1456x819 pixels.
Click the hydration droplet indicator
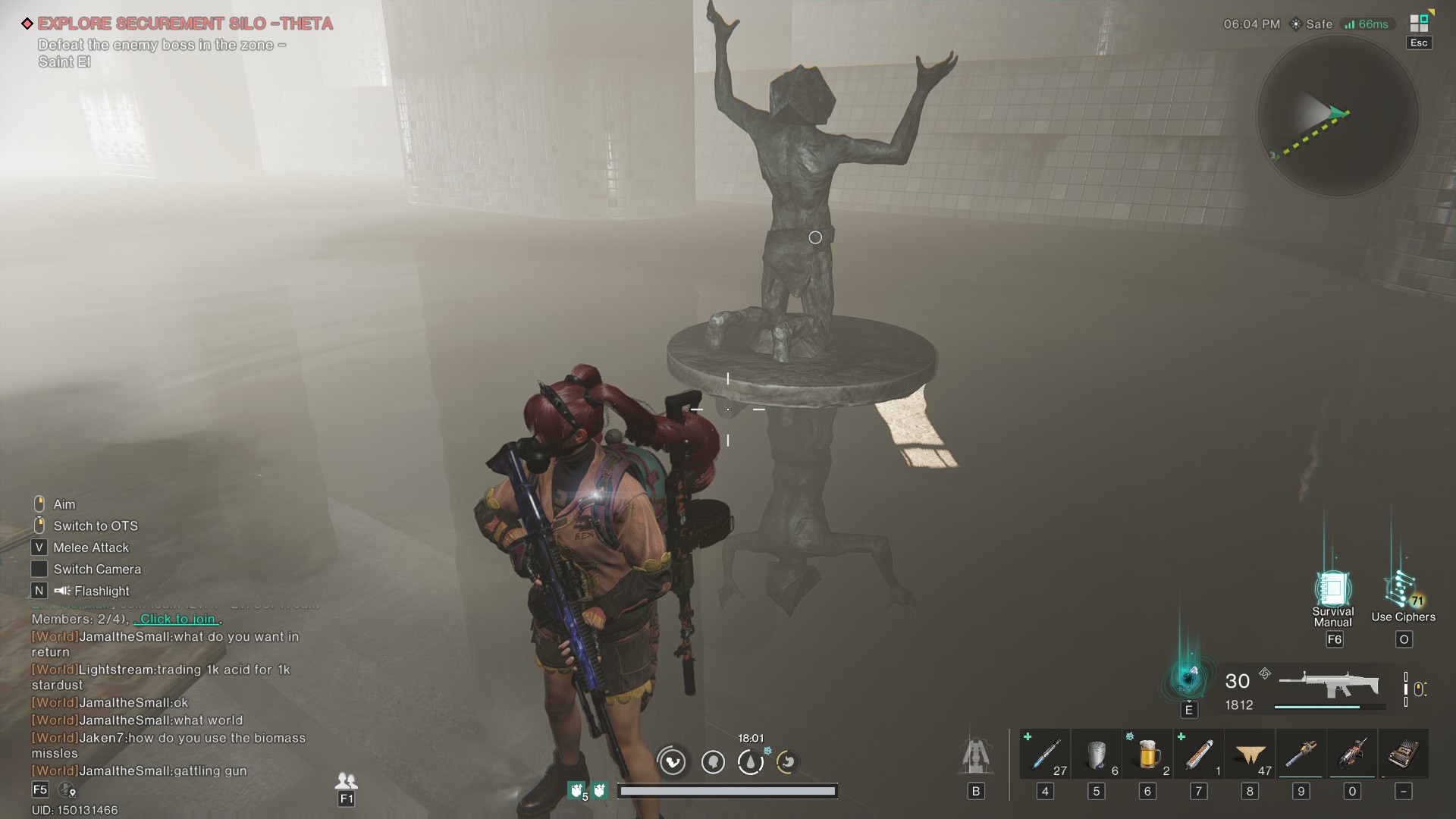(x=751, y=762)
